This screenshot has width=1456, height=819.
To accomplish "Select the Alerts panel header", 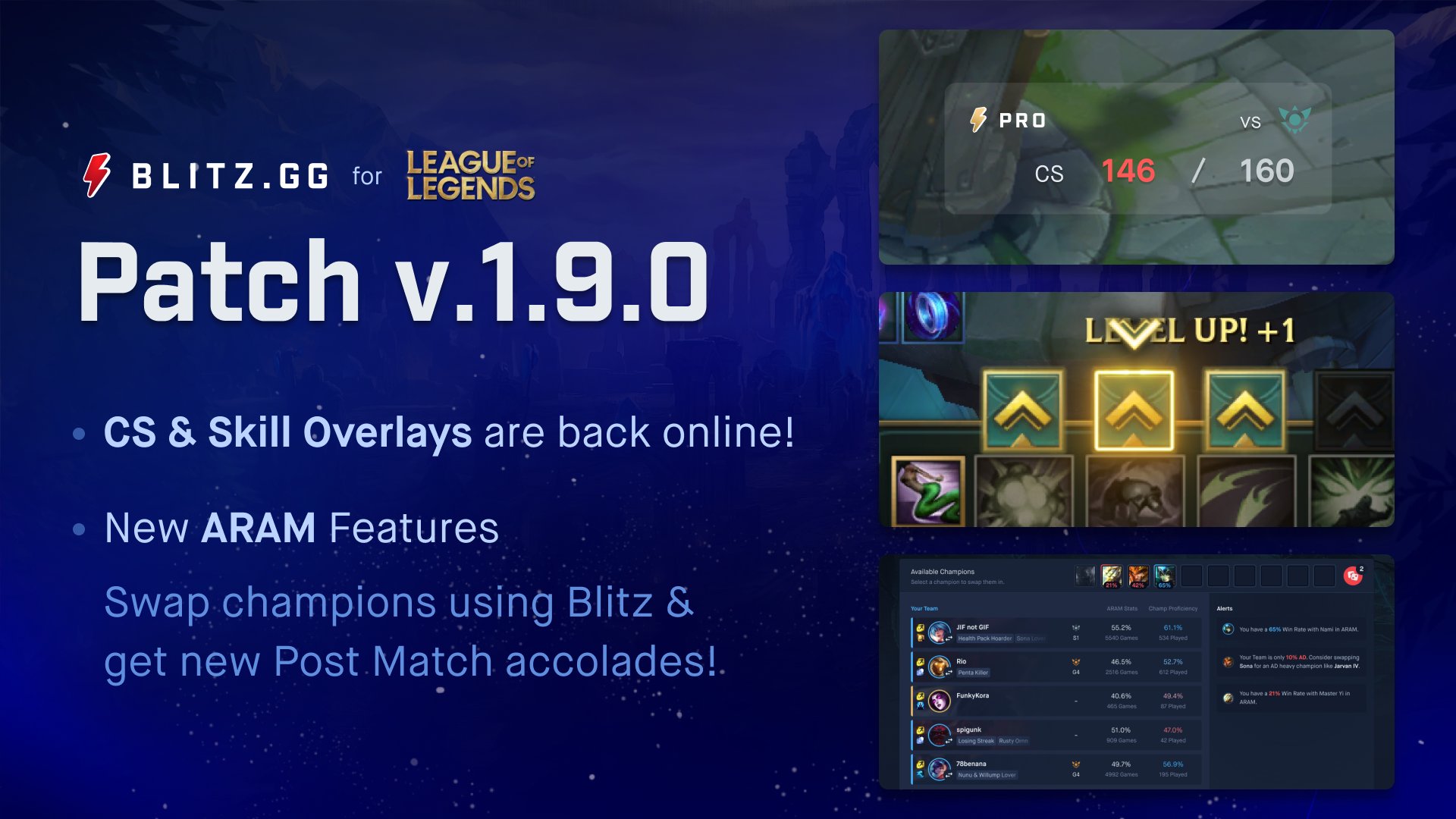I will 1224,608.
